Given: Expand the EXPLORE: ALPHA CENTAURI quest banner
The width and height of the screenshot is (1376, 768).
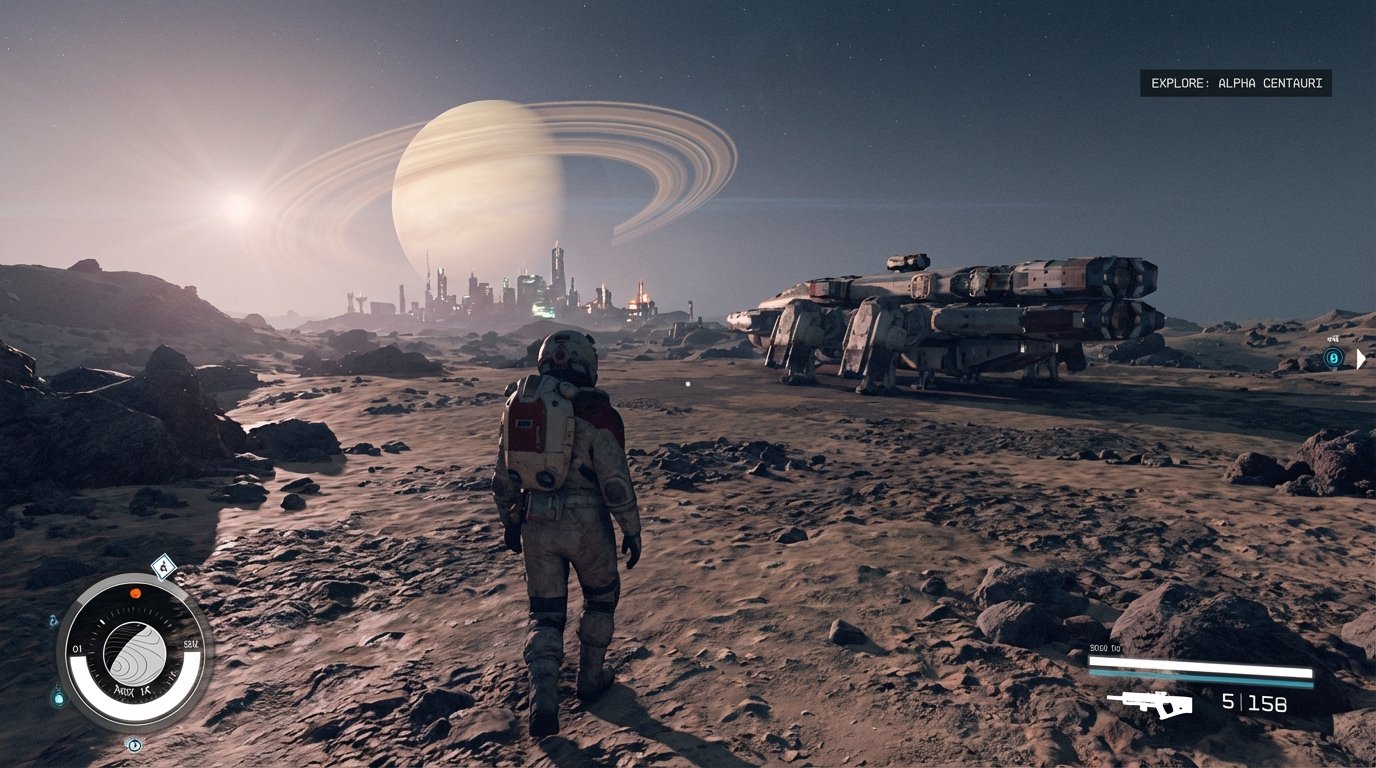Looking at the screenshot, I should pos(1236,83).
